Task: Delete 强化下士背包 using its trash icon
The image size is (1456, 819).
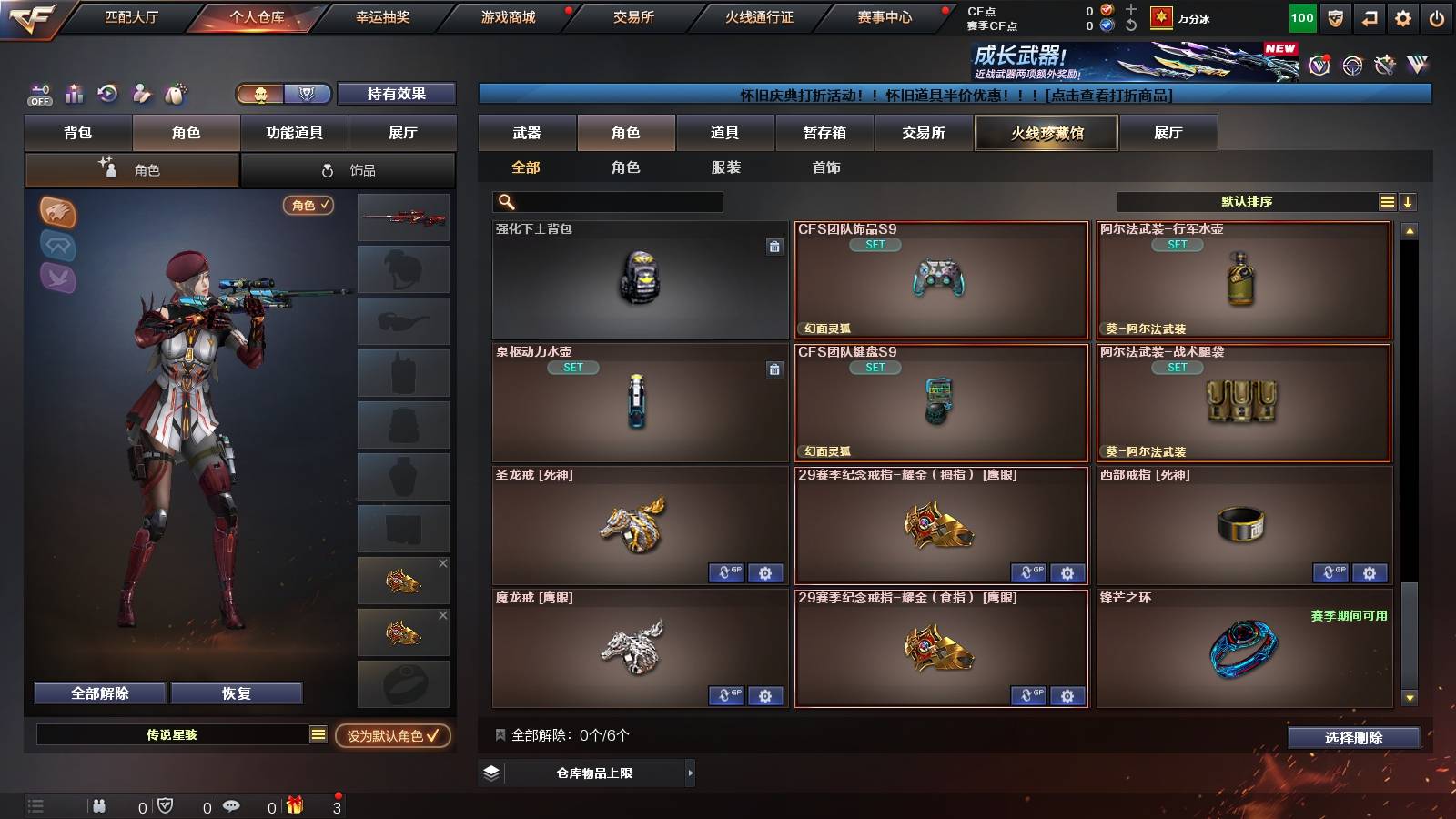Action: (x=772, y=248)
